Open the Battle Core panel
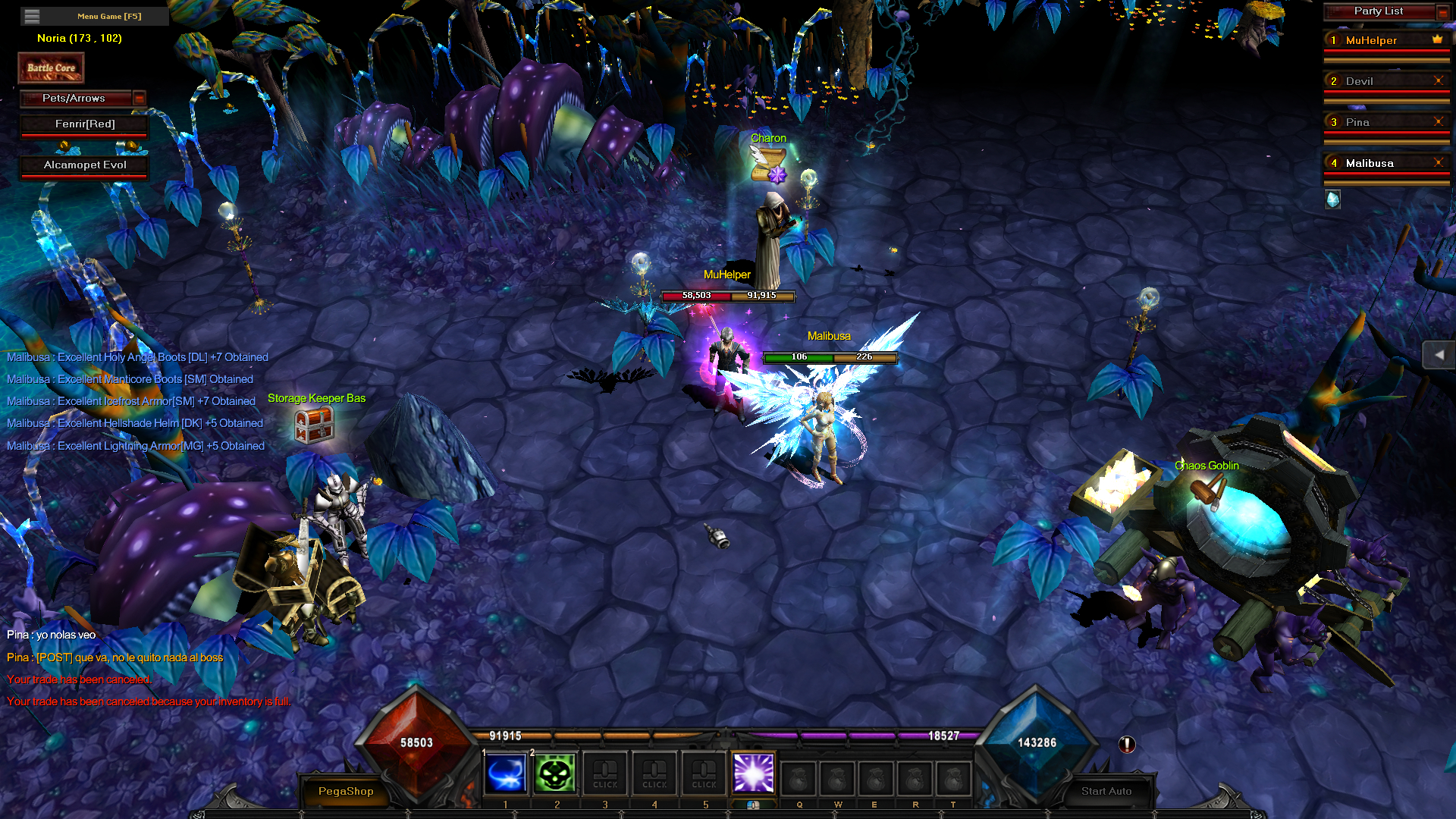Screen dimensions: 1456x819 click(x=51, y=68)
